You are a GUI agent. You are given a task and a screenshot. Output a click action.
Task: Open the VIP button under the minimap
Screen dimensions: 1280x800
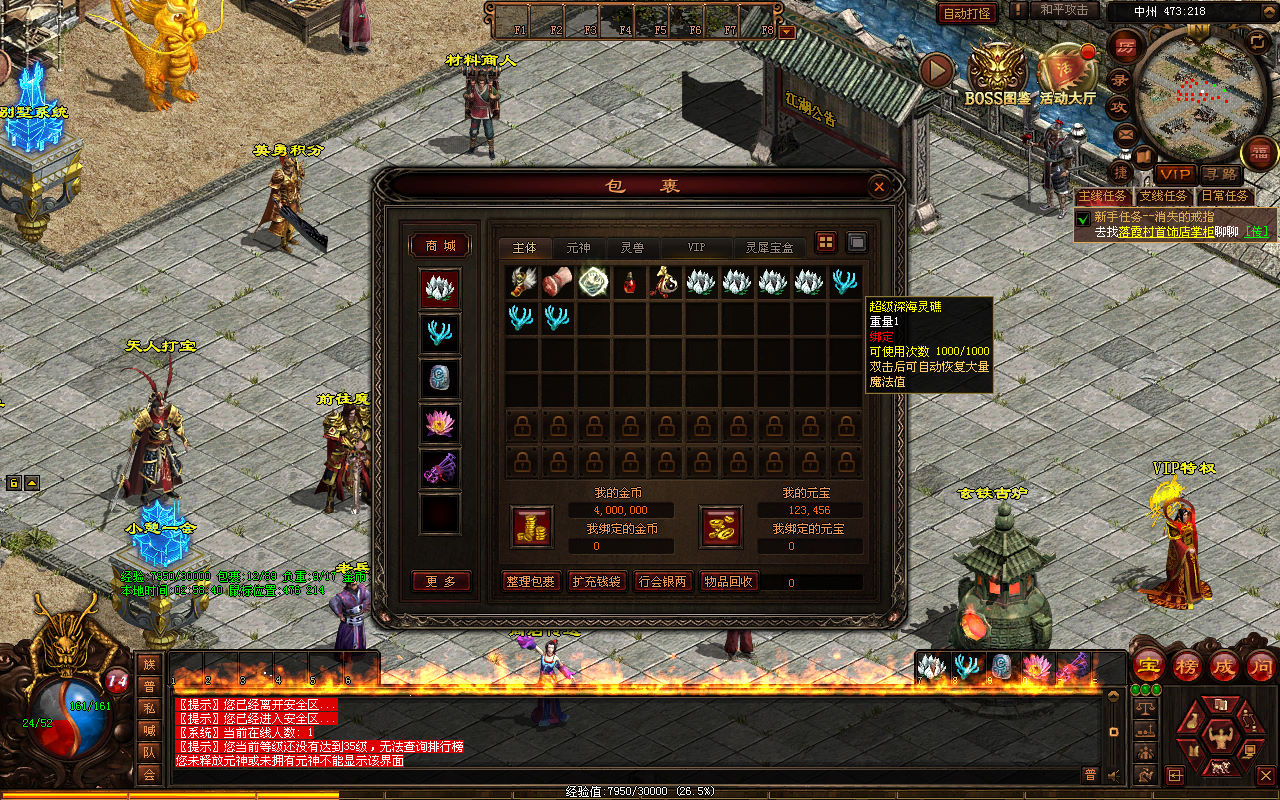[1176, 175]
